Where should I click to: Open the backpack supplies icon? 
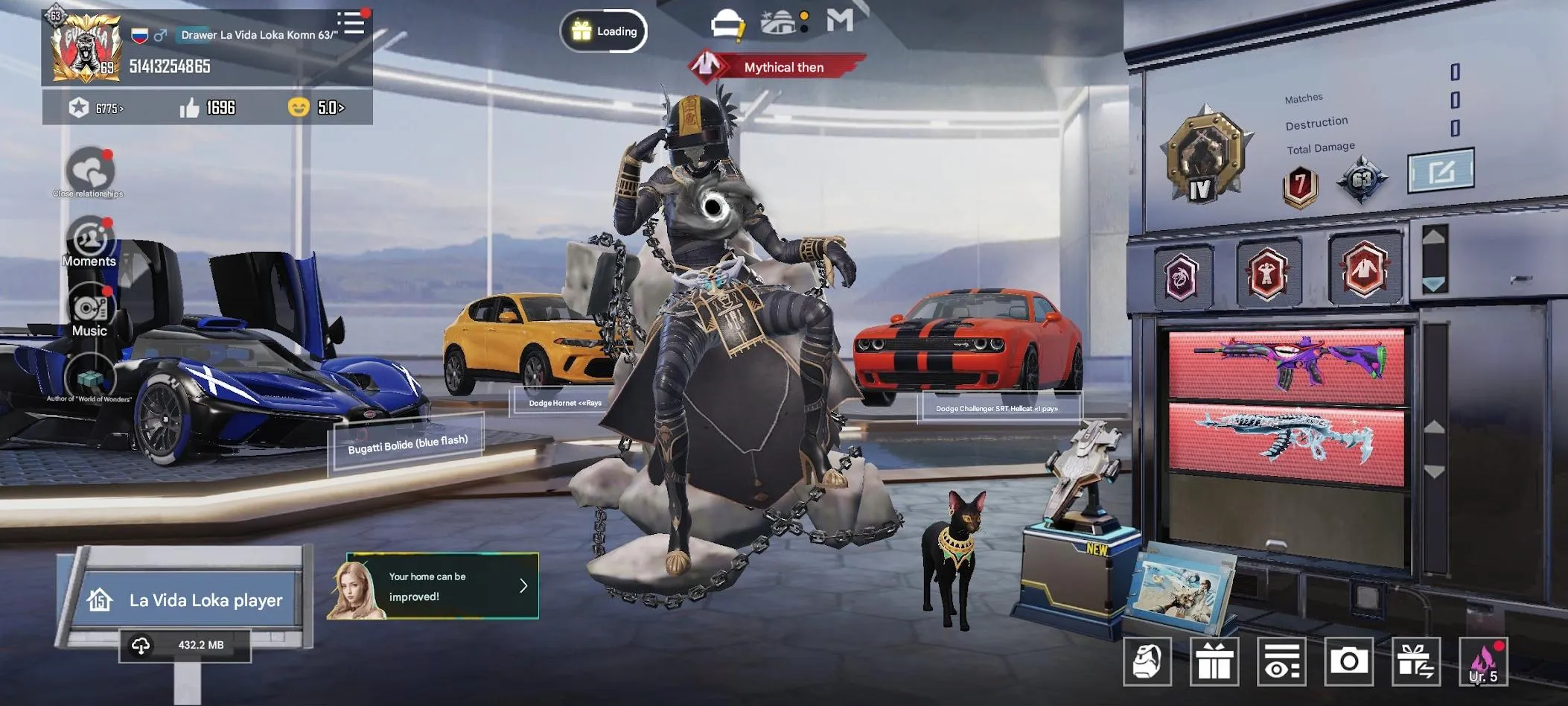1147,660
